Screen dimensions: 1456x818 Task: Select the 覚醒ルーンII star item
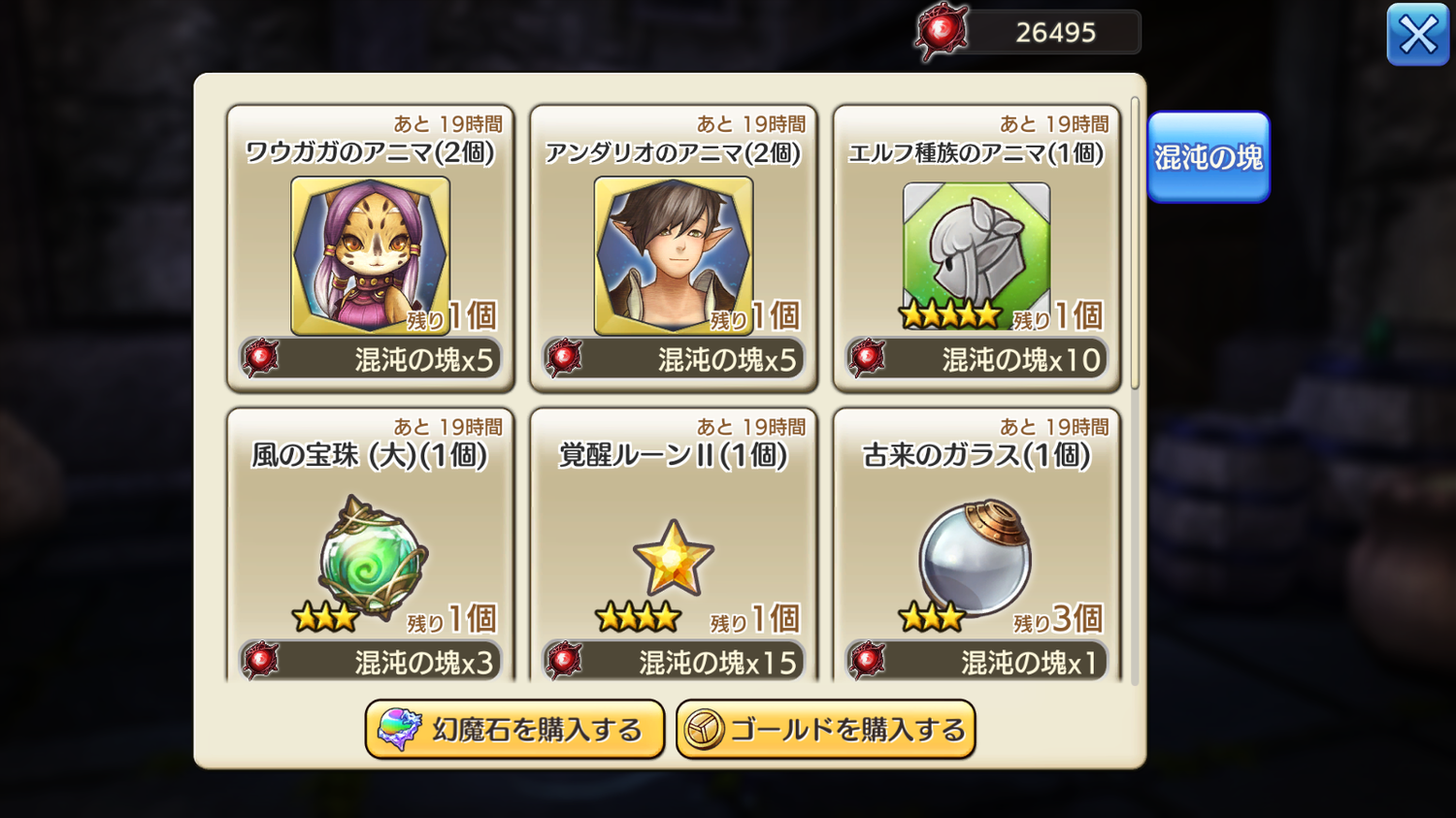point(673,557)
